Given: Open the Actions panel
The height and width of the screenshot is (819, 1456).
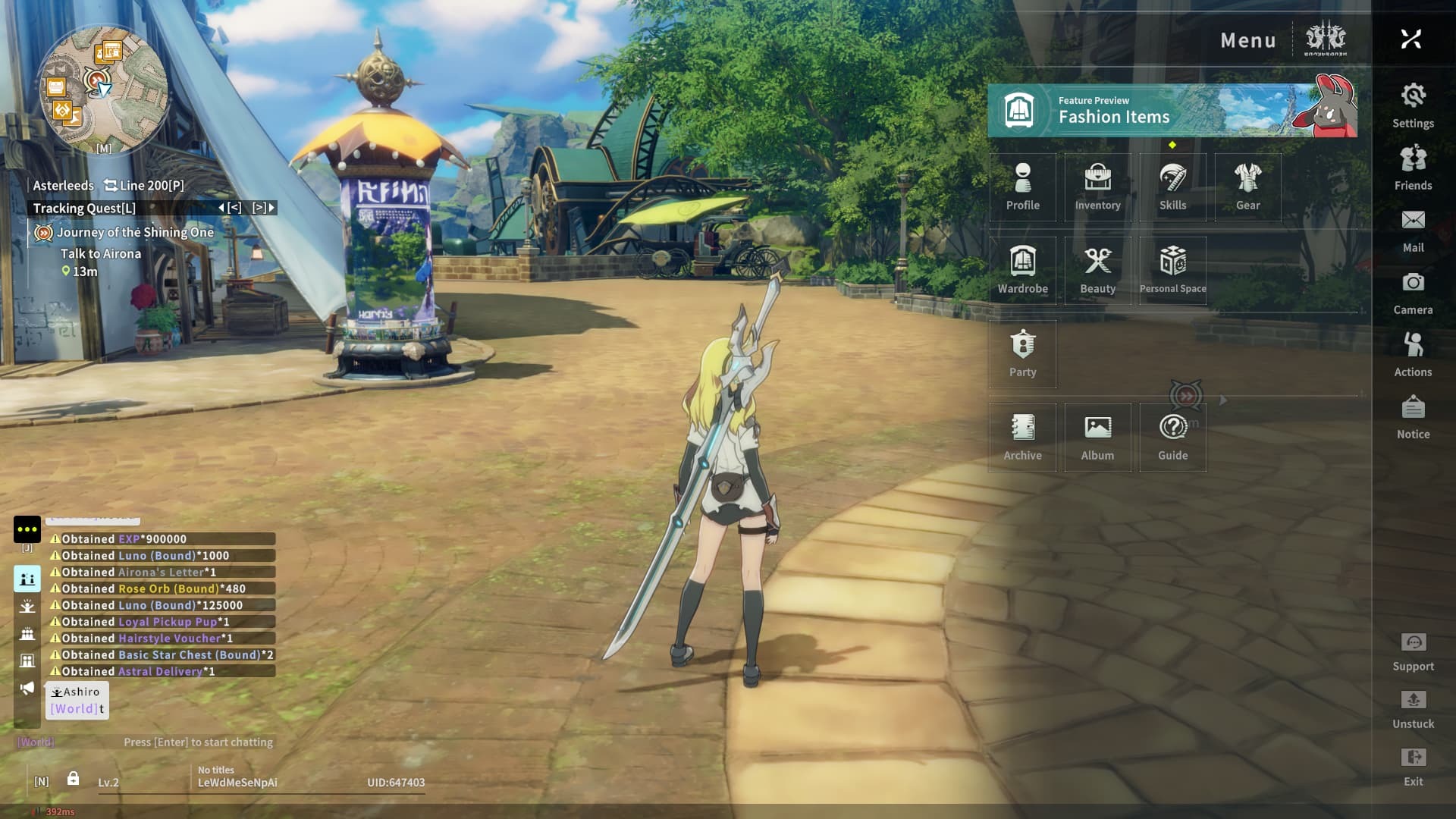Looking at the screenshot, I should 1413,353.
